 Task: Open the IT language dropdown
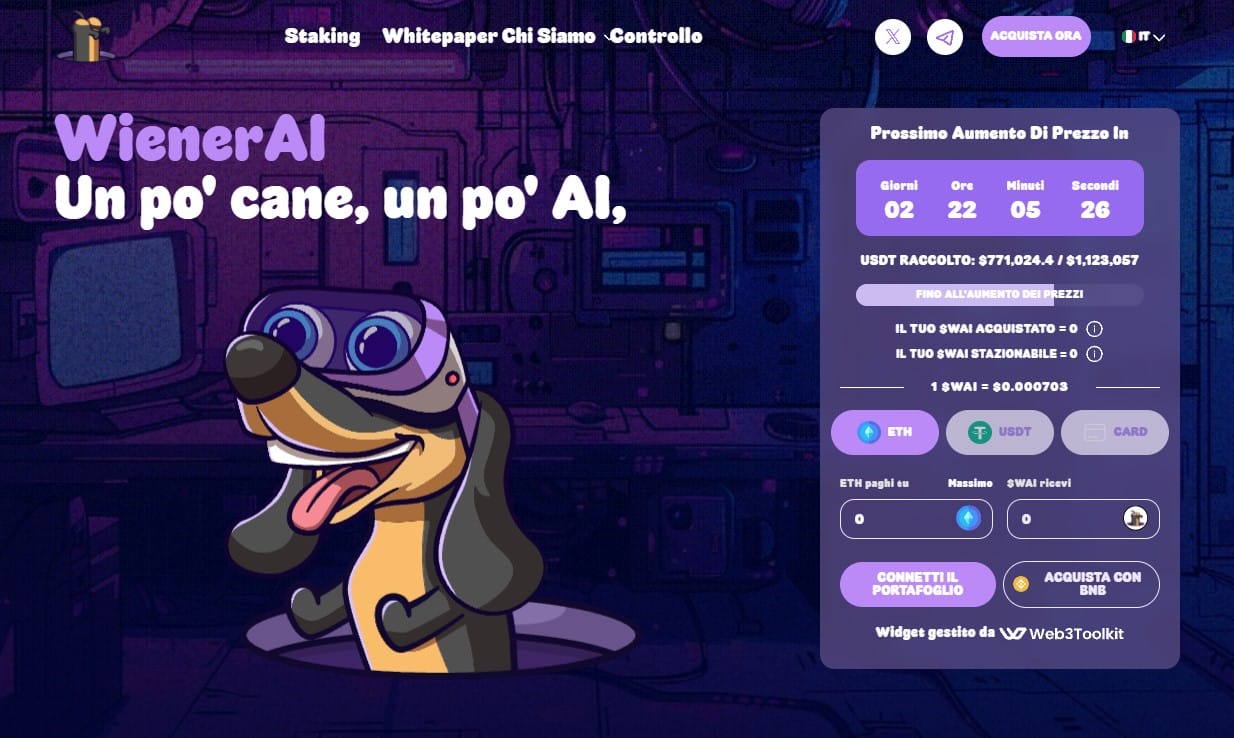pos(1144,37)
